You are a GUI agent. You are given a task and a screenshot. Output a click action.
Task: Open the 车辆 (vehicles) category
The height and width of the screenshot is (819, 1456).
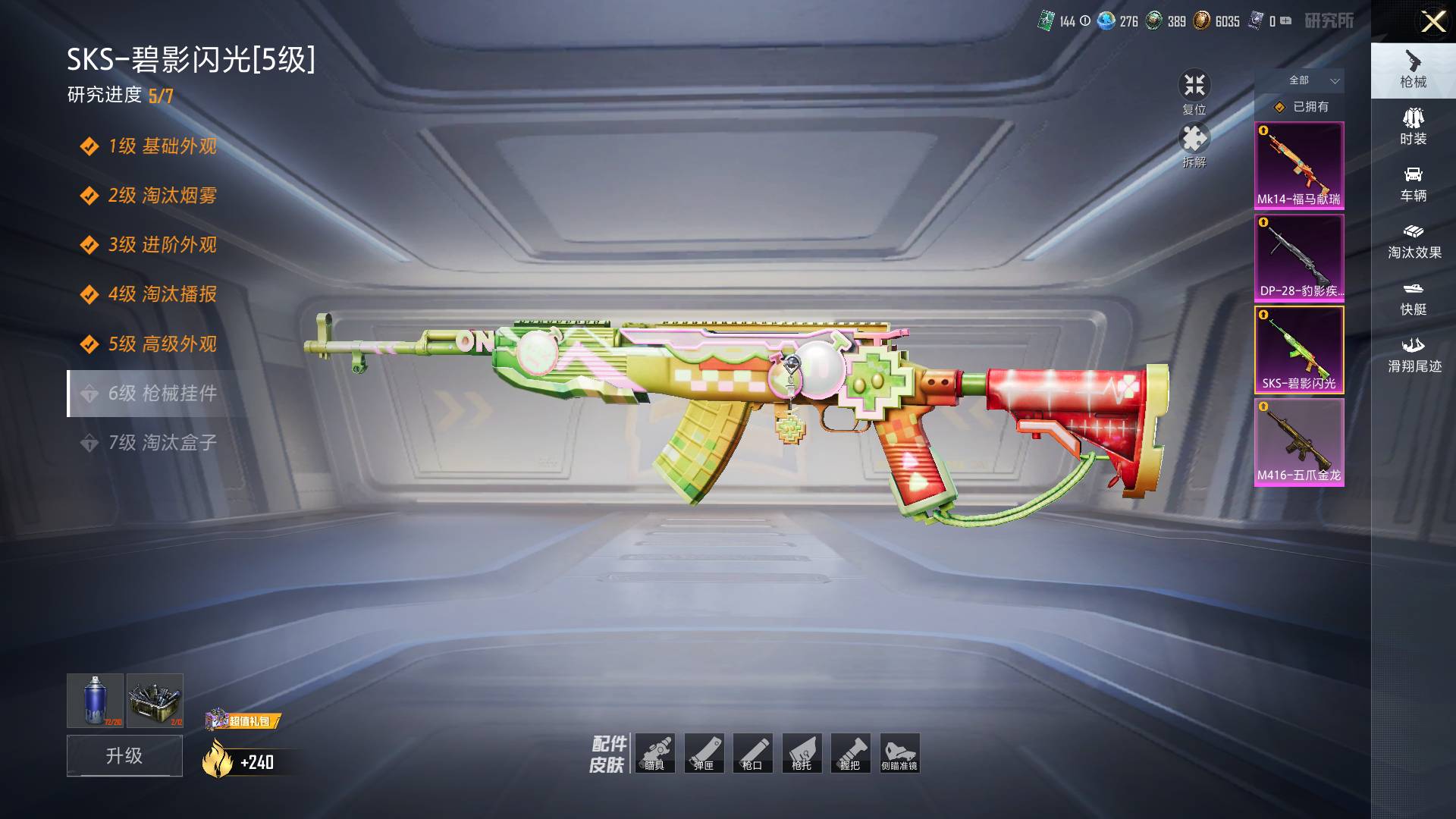[1413, 184]
